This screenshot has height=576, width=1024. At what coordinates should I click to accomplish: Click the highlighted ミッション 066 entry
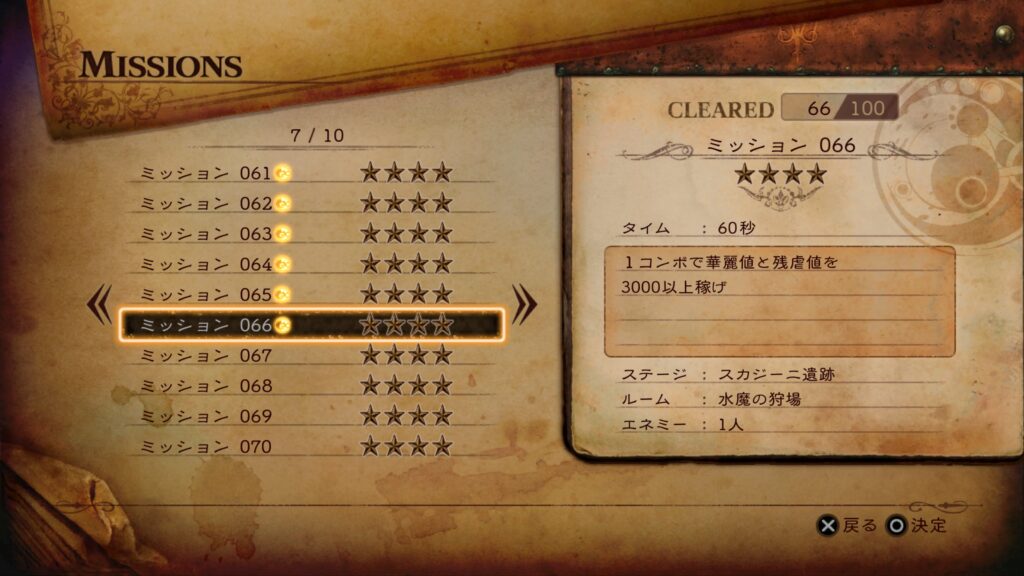tap(310, 325)
